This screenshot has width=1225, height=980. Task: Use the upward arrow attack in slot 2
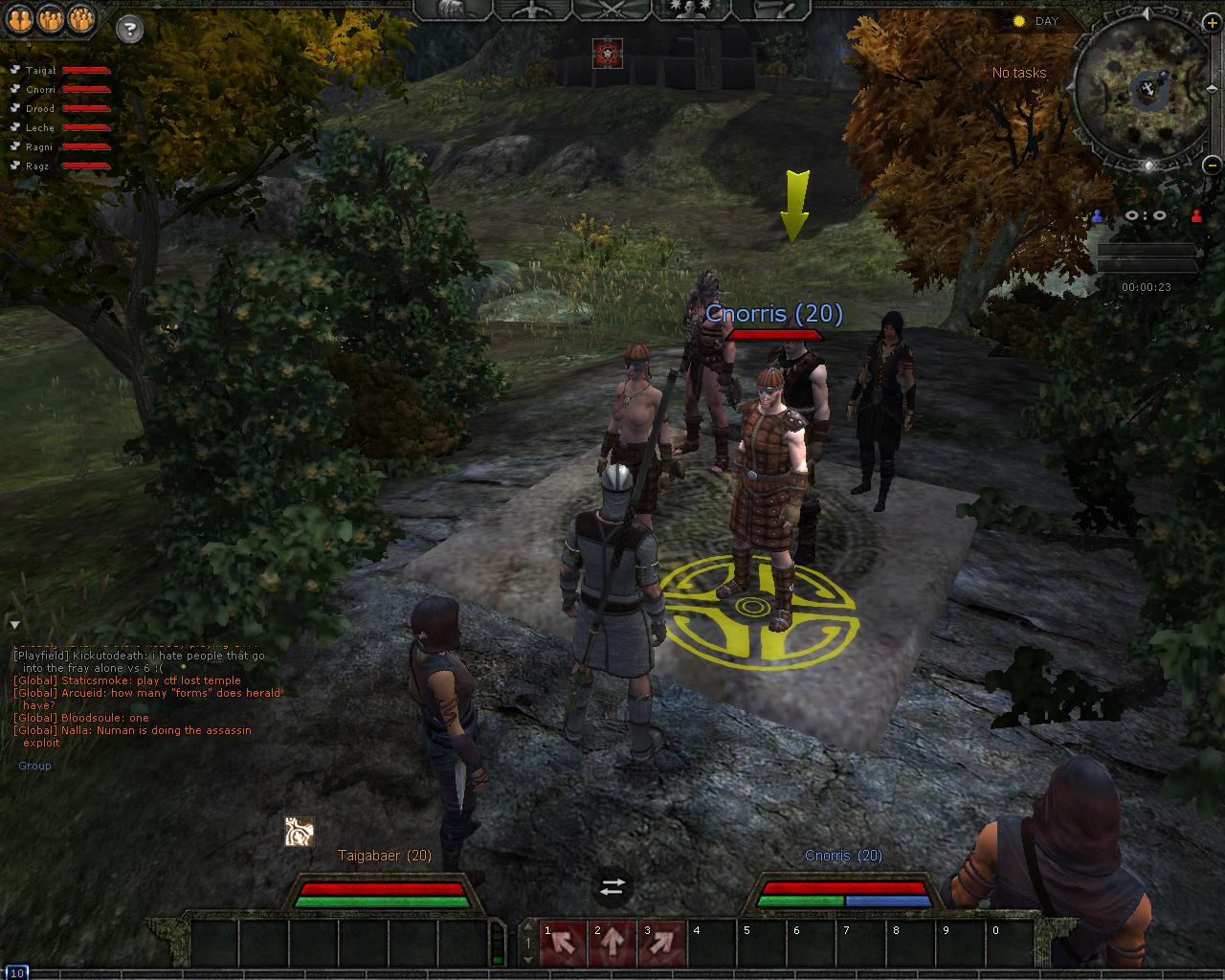(x=612, y=944)
